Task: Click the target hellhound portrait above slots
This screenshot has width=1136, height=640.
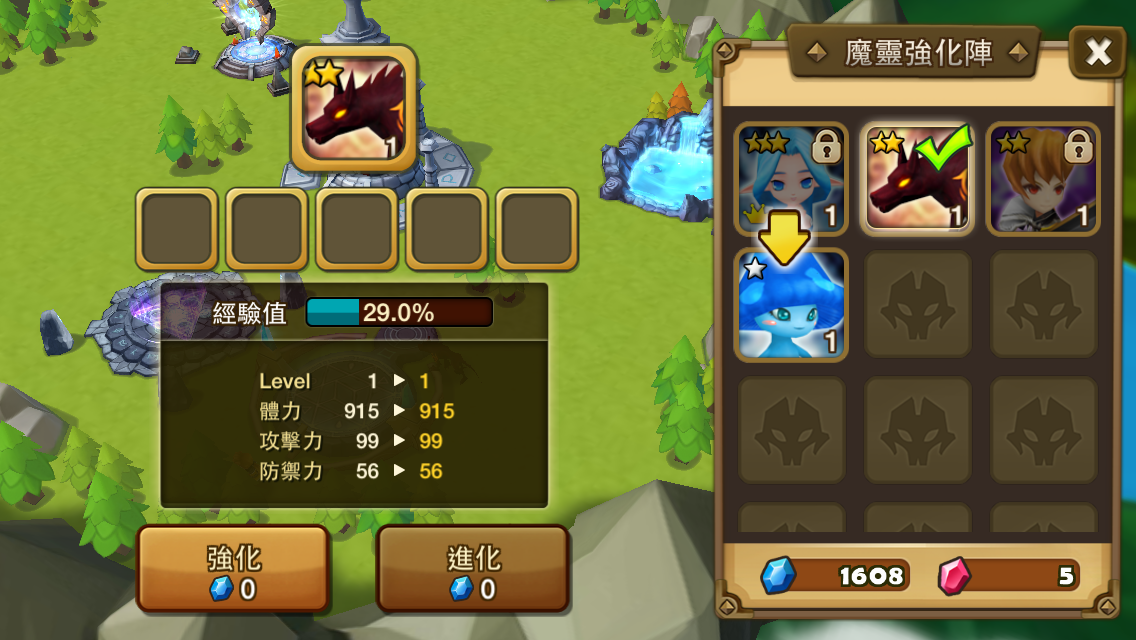Action: click(354, 109)
